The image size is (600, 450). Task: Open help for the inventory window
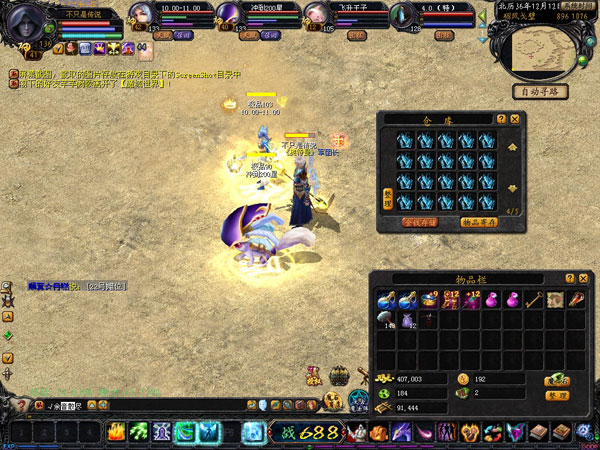pos(570,278)
